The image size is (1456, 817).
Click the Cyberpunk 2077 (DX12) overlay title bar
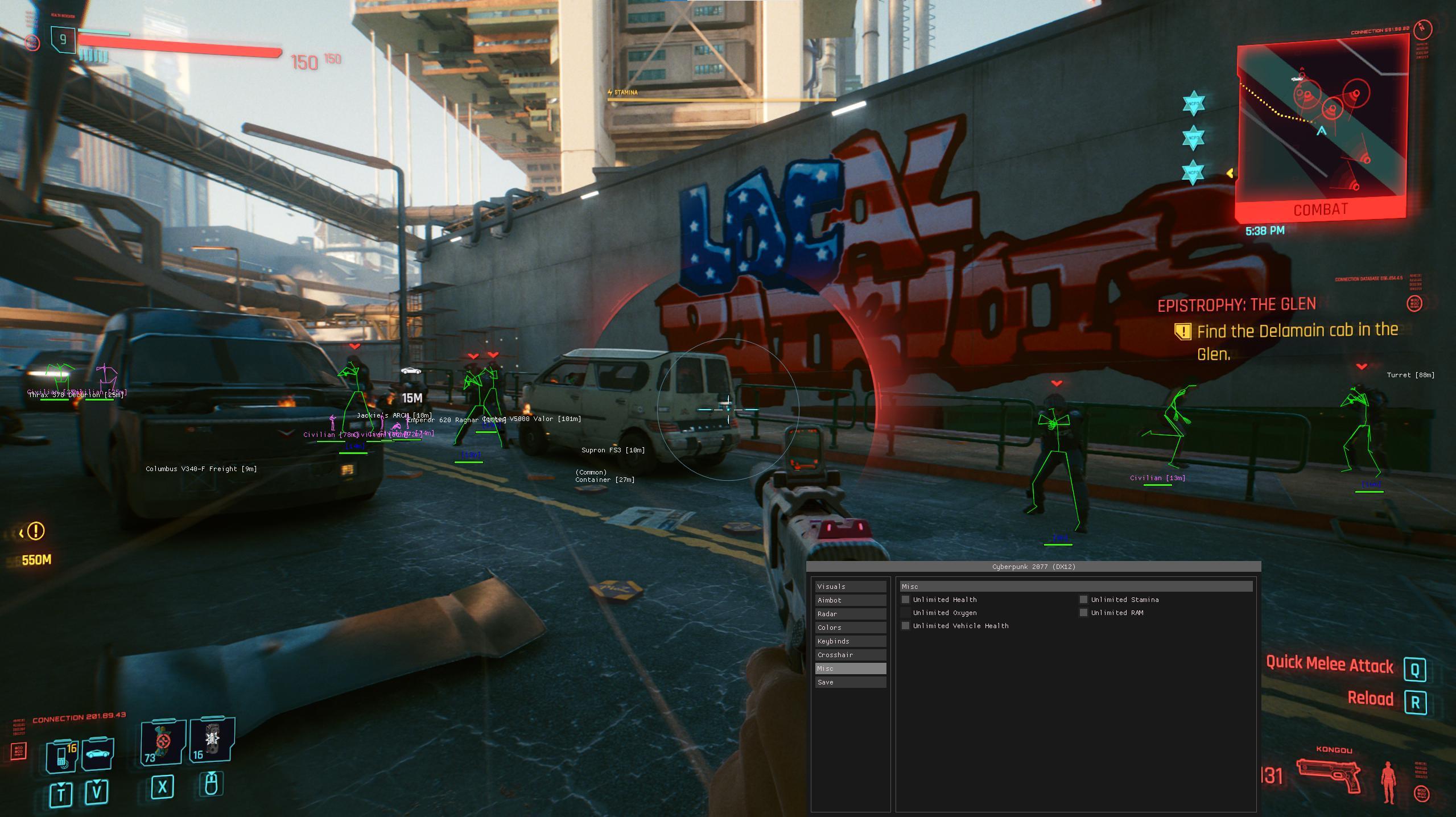click(1033, 567)
